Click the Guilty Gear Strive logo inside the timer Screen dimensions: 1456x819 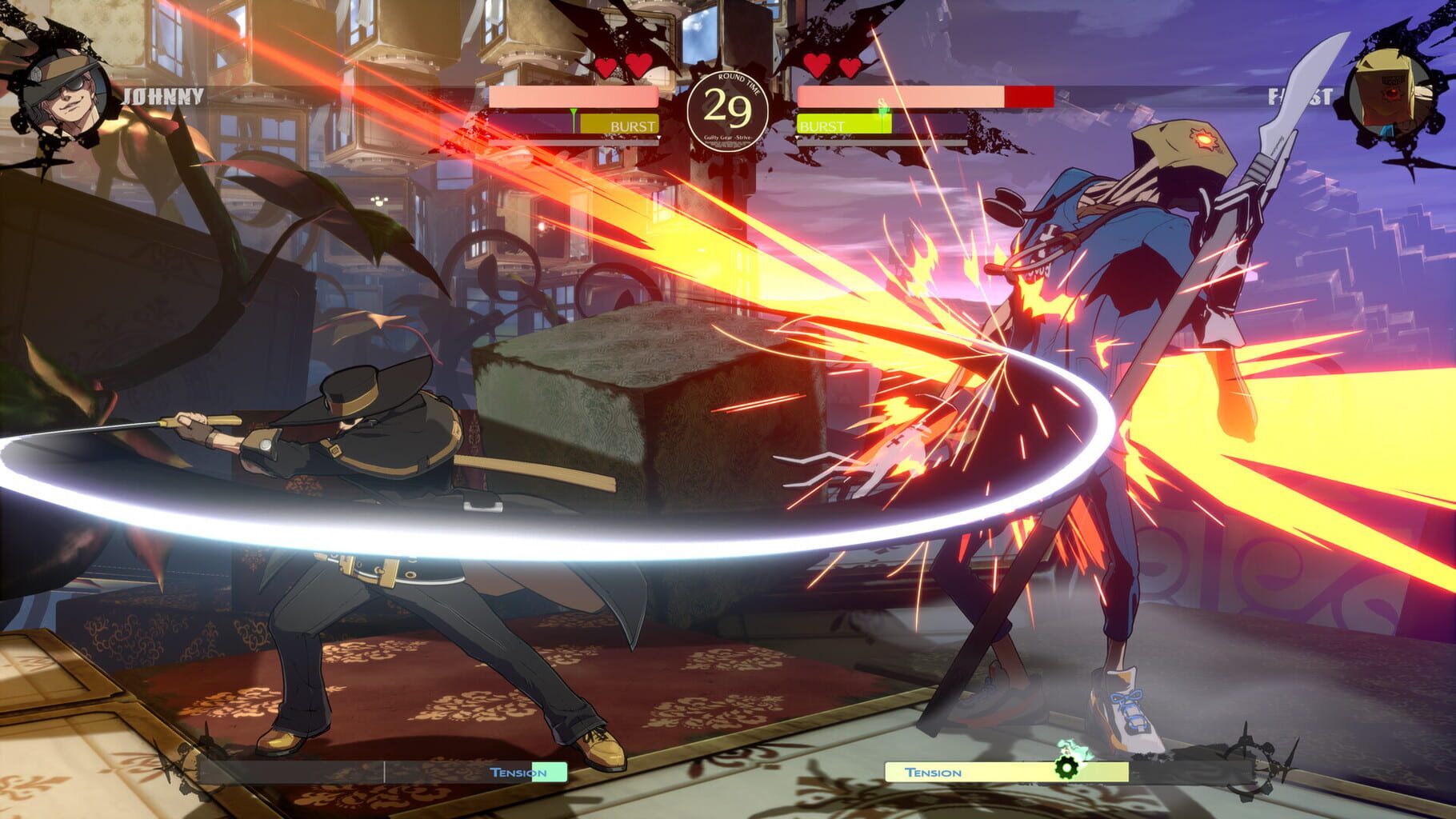[730, 138]
